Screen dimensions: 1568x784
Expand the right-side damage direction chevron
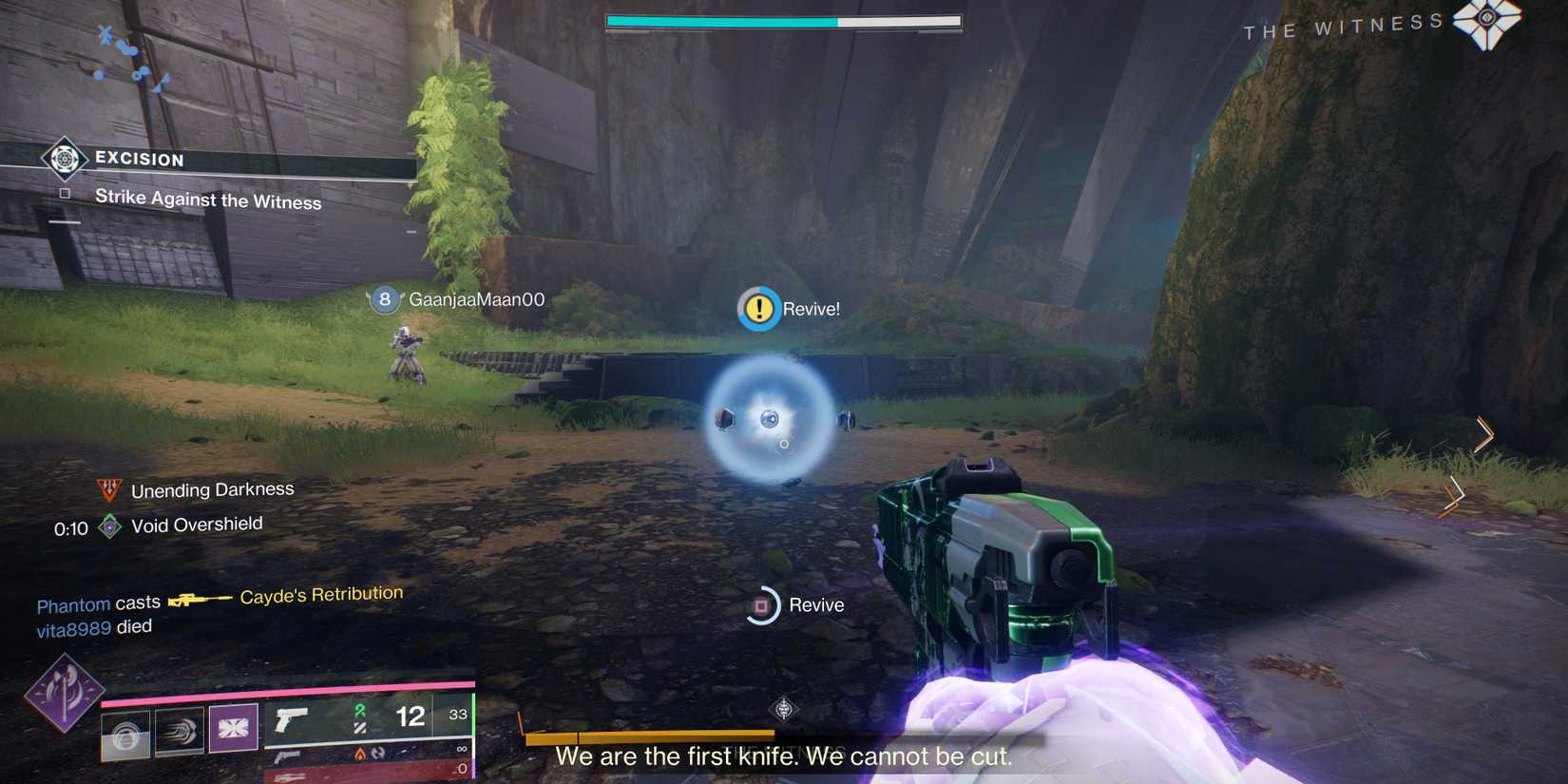pyautogui.click(x=1482, y=435)
